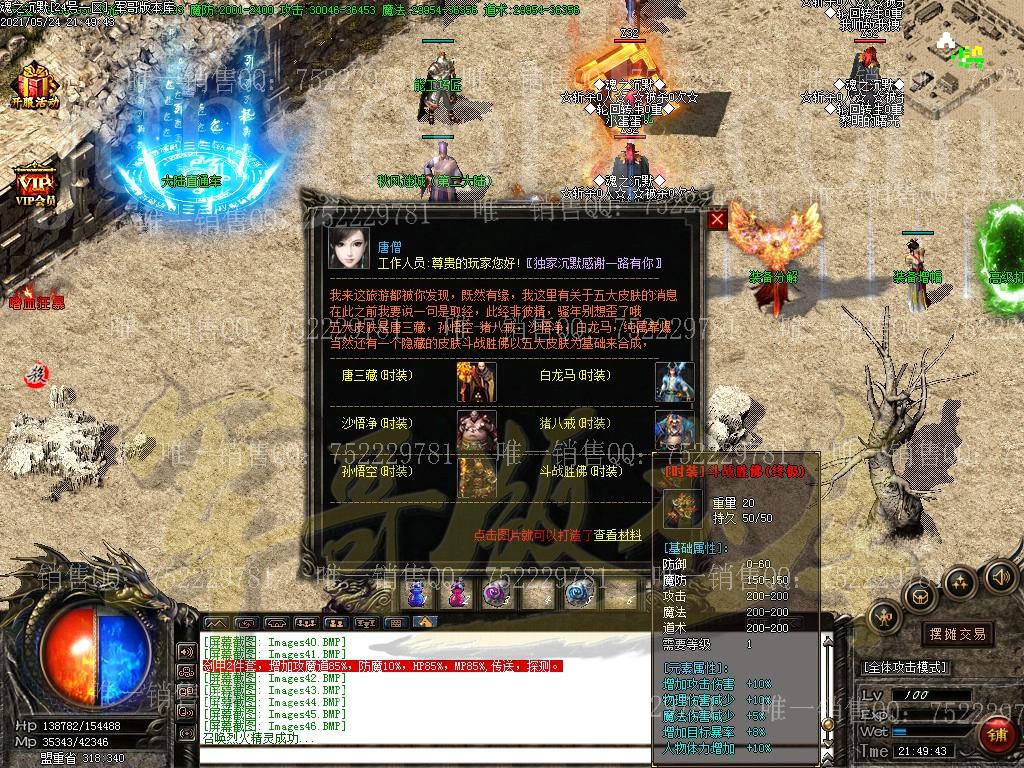
Task: Close the 唐僧 NPC dialog window
Action: [717, 221]
